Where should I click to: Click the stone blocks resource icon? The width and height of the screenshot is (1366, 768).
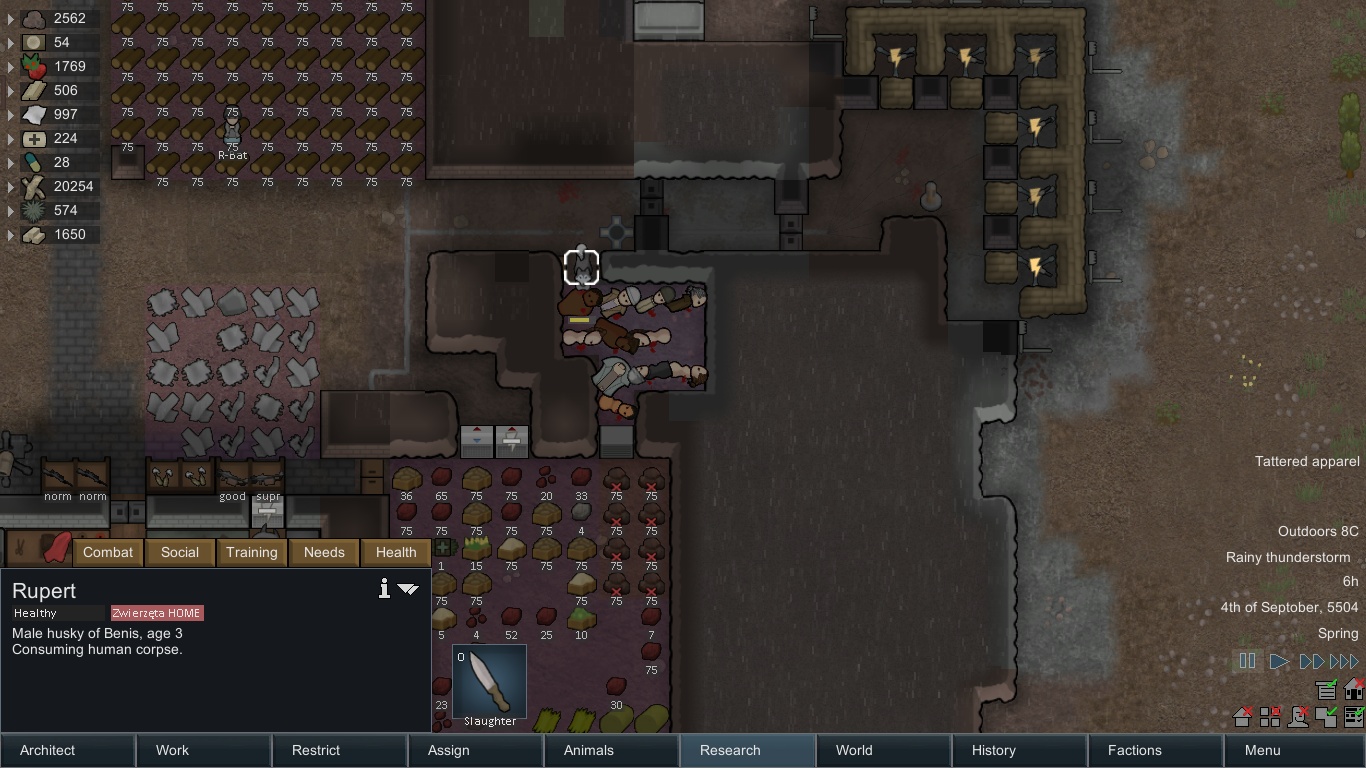[x=33, y=234]
